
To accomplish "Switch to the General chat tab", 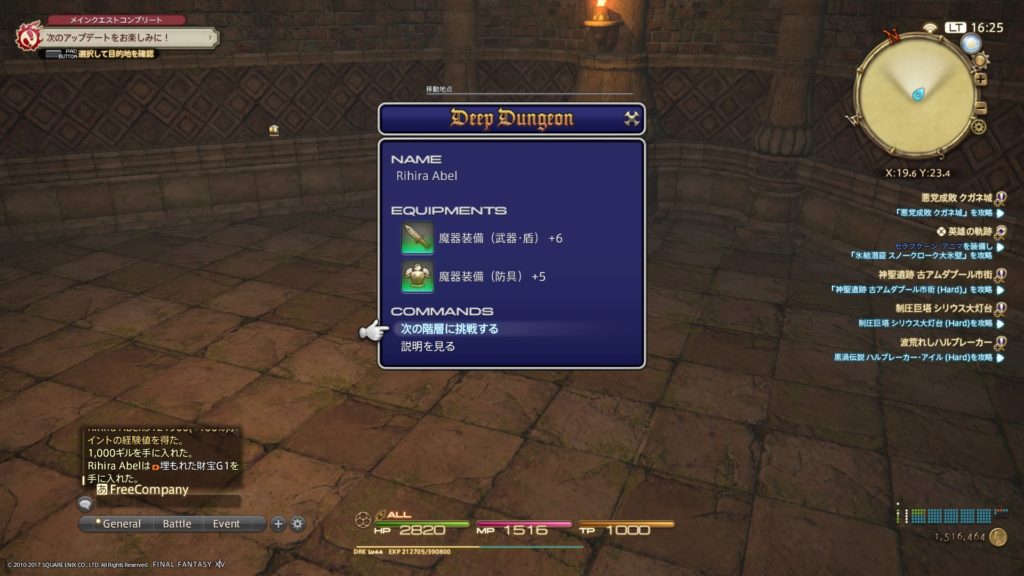I will pyautogui.click(x=121, y=524).
